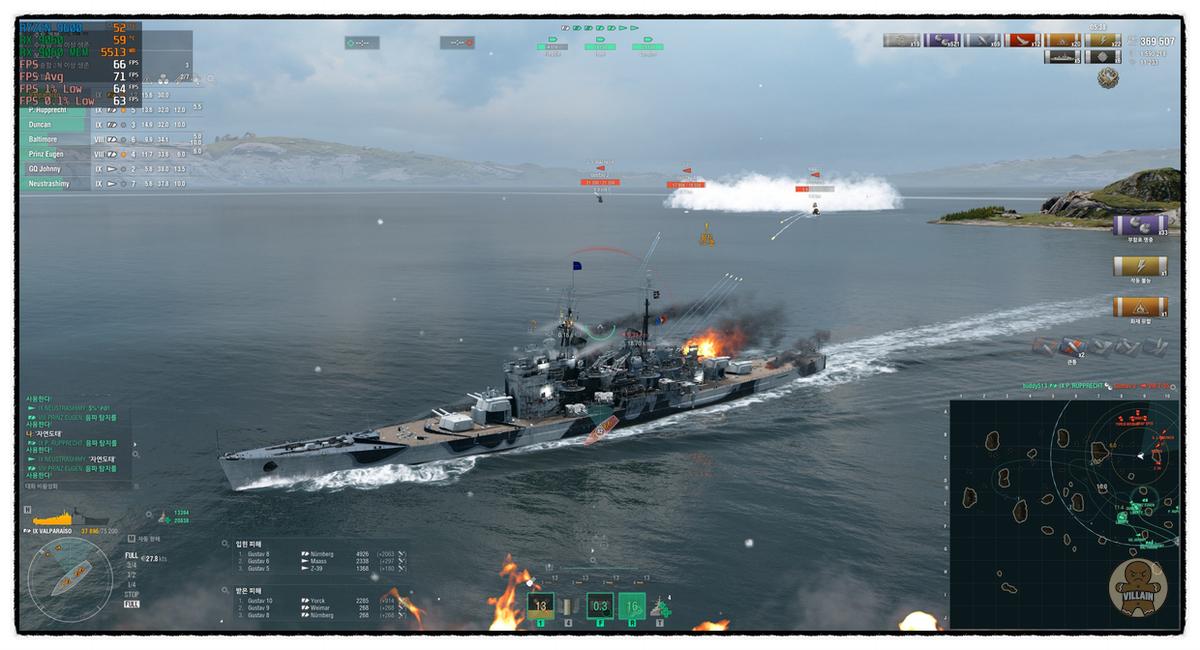This screenshot has height=650, width=1200.
Task: Click the red ribbon with the bird emblem
Action: point(1022,41)
